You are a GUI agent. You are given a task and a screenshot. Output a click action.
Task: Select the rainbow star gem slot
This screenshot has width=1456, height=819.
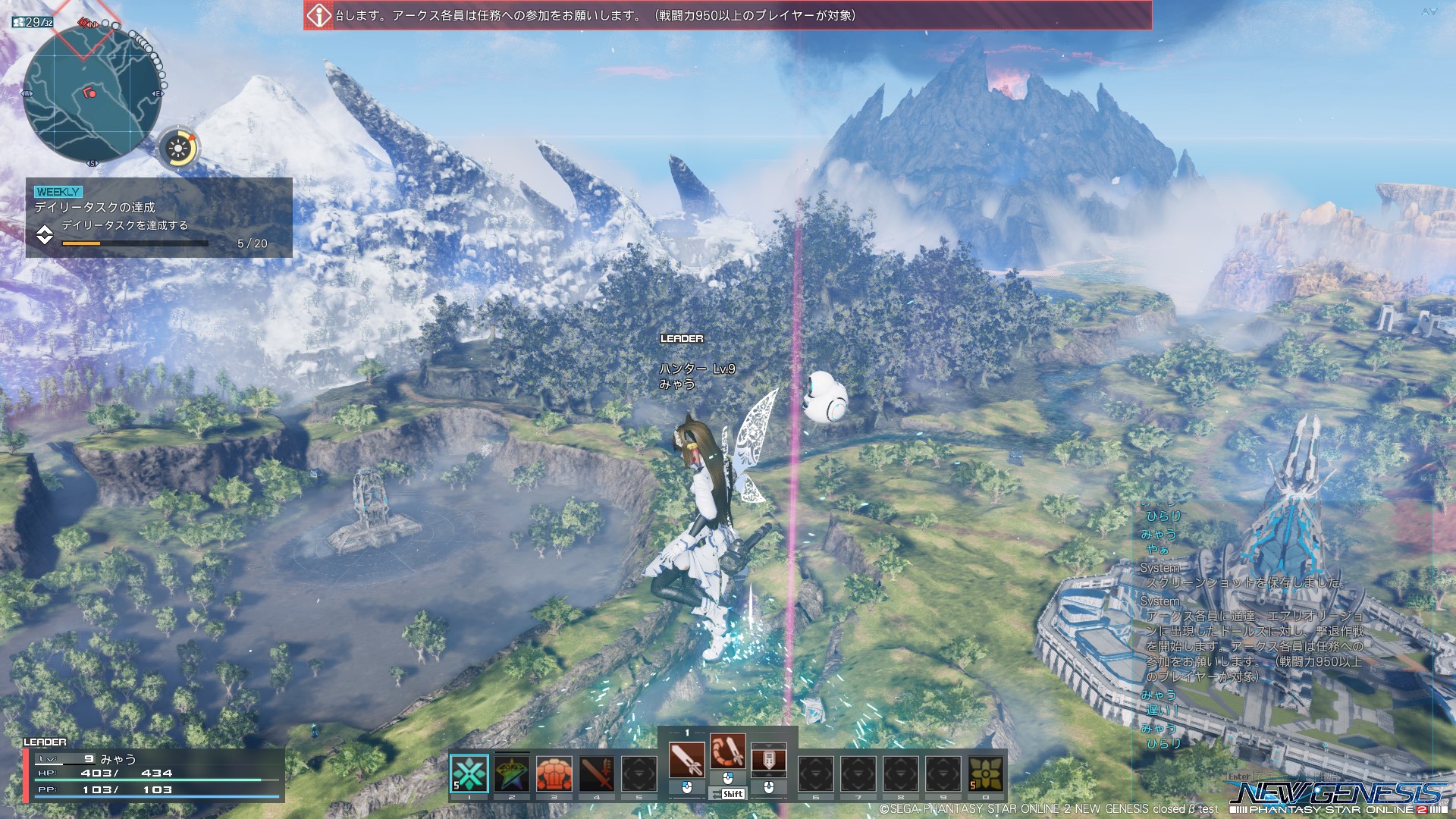(512, 773)
